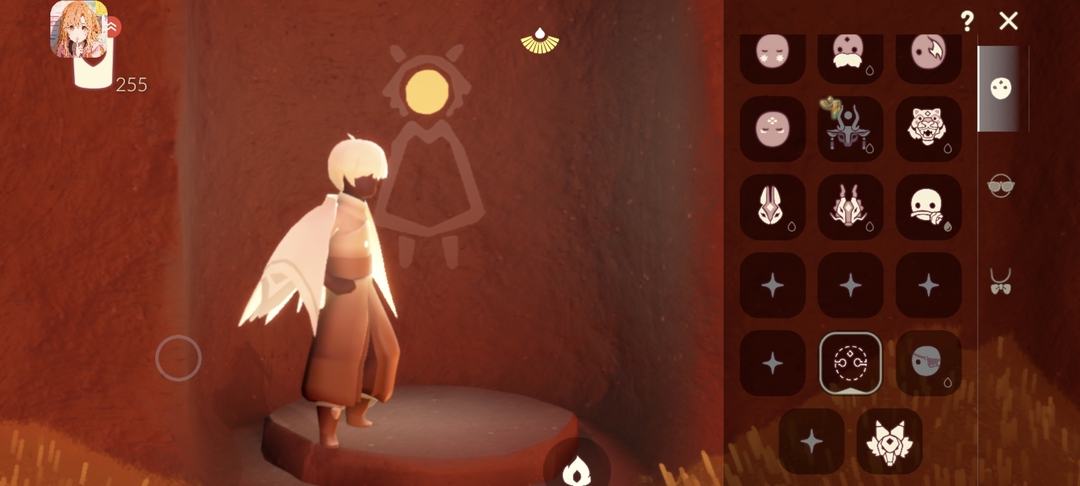Screen dimensions: 1080x486
Task: Select the purple-horned dragon mask
Action: pos(850,207)
